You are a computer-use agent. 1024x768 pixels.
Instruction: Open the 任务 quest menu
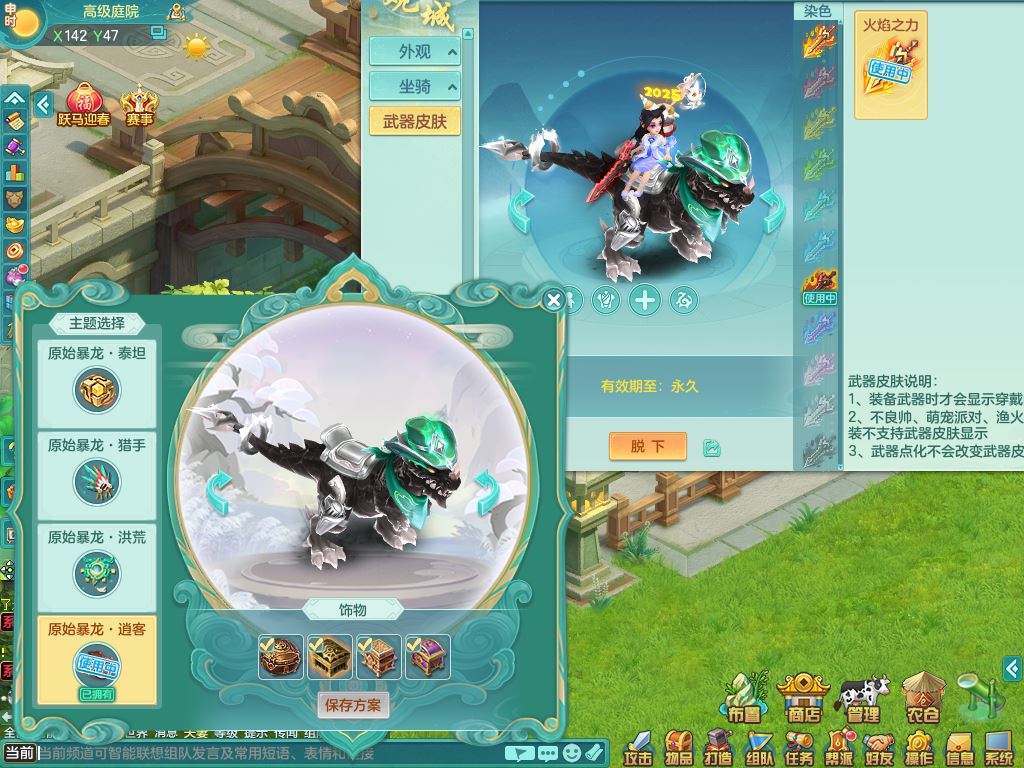click(x=799, y=747)
